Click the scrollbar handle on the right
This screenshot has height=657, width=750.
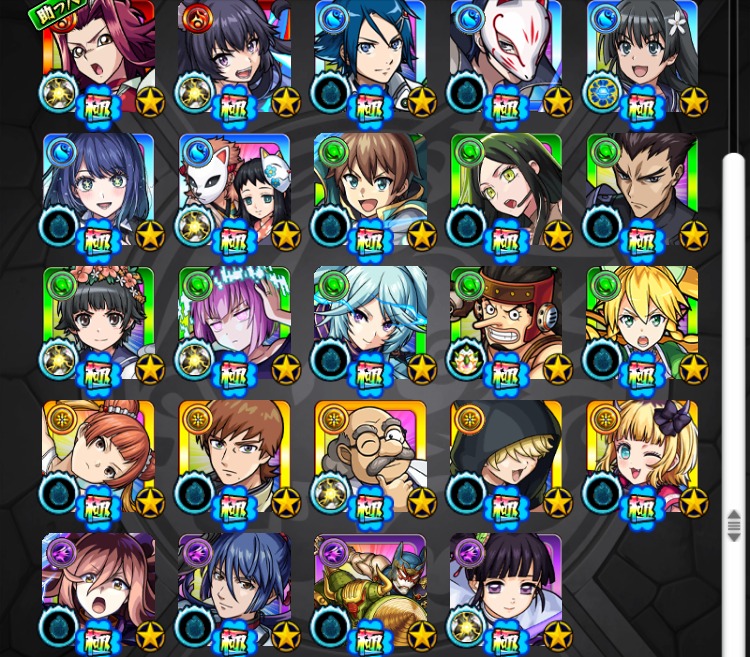click(734, 525)
